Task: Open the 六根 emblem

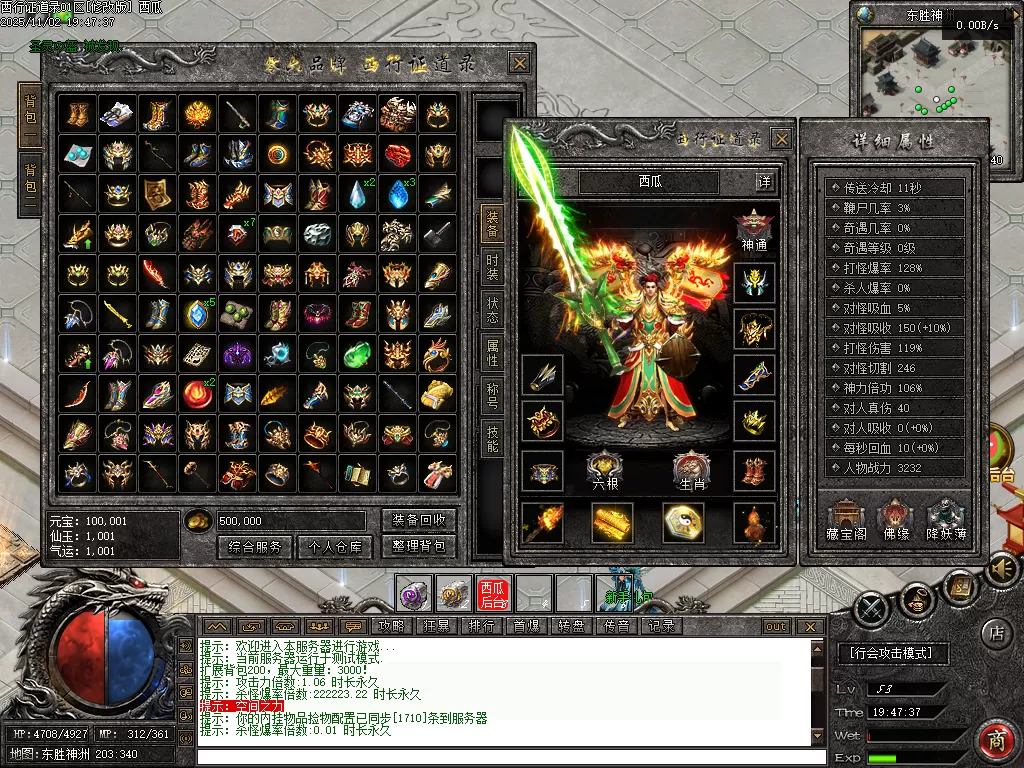Action: (x=605, y=469)
